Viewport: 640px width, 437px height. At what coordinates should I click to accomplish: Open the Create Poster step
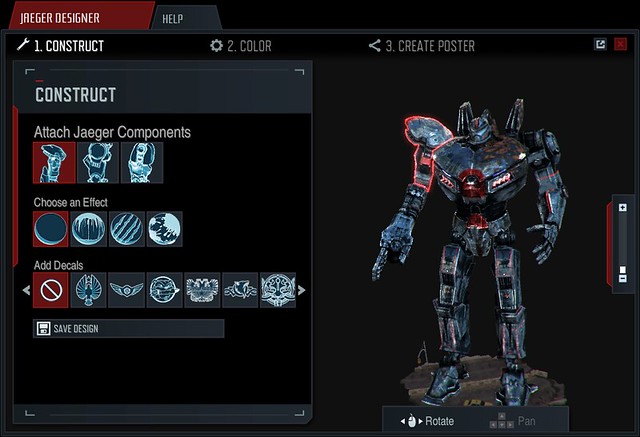pyautogui.click(x=421, y=46)
